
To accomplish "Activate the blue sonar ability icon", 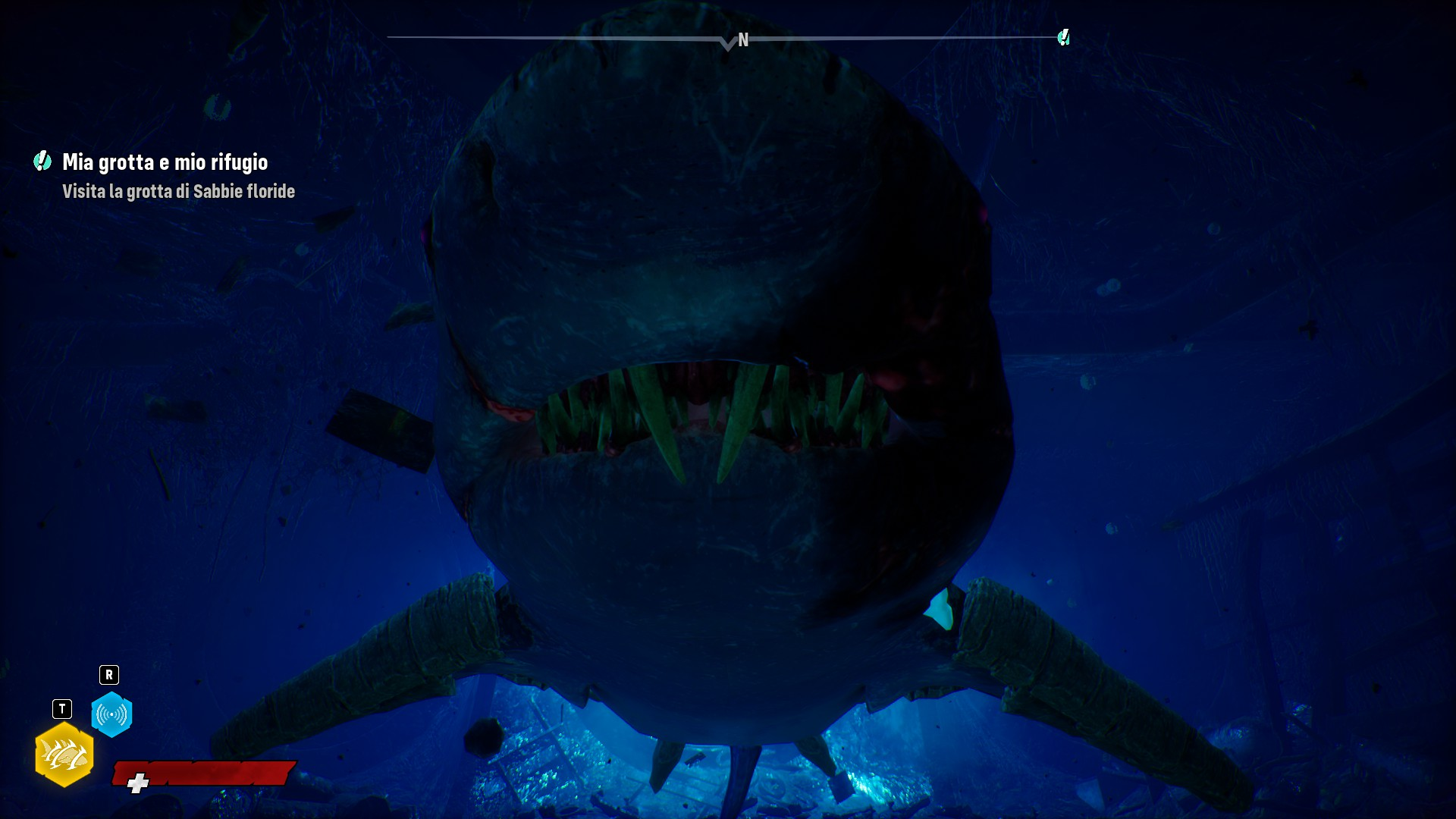I will click(x=111, y=714).
